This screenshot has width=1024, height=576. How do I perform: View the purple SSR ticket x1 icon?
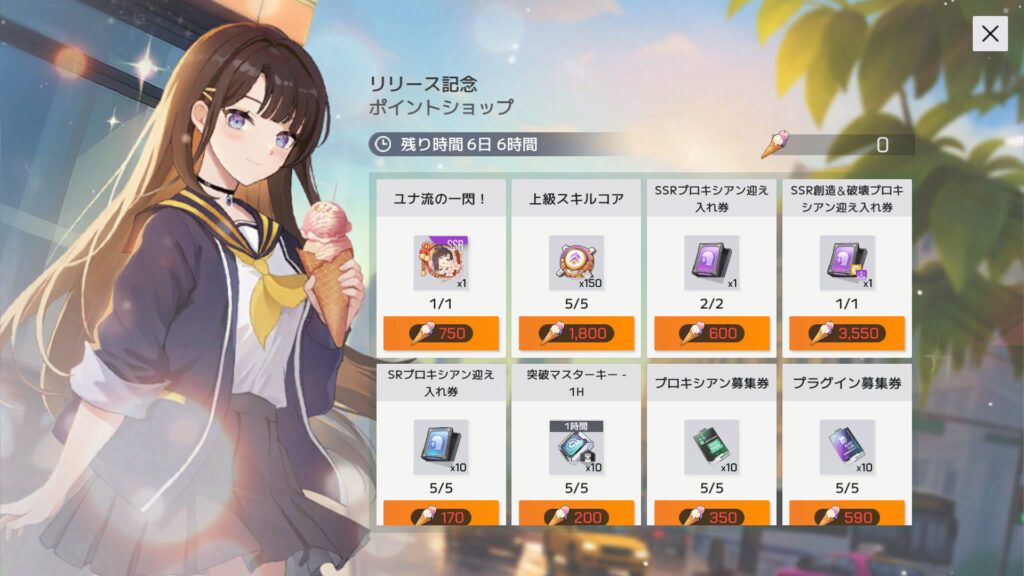click(710, 263)
